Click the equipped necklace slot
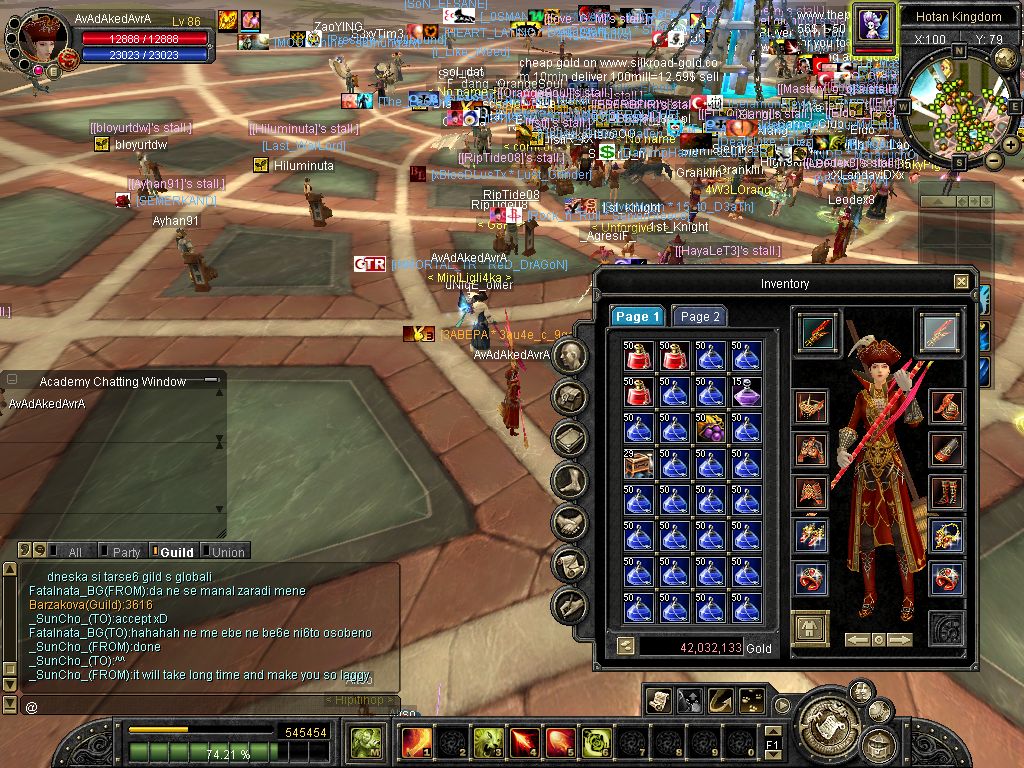Screen dimensions: 1024x768 (945, 535)
